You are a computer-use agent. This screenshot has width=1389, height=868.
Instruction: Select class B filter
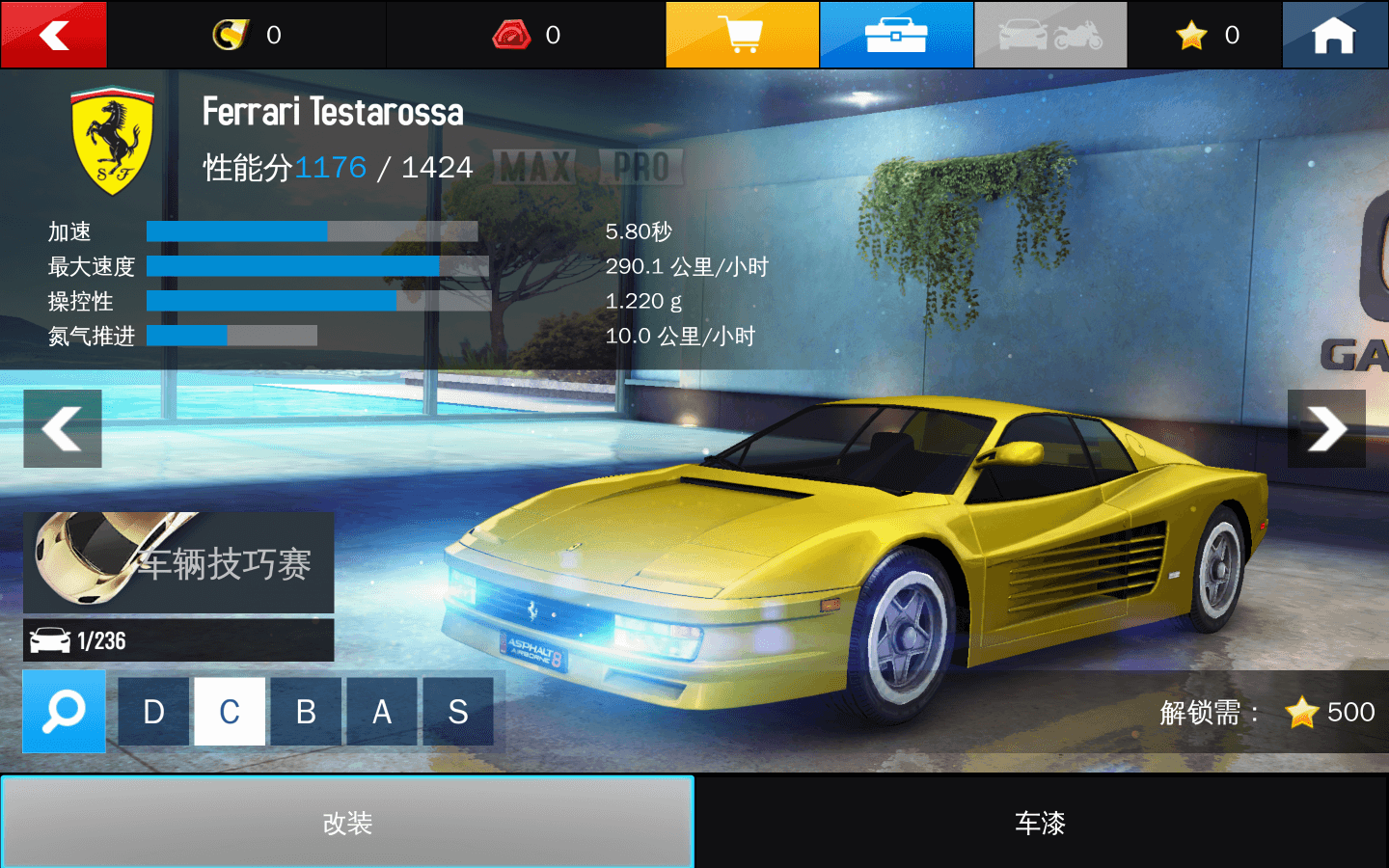coord(306,712)
